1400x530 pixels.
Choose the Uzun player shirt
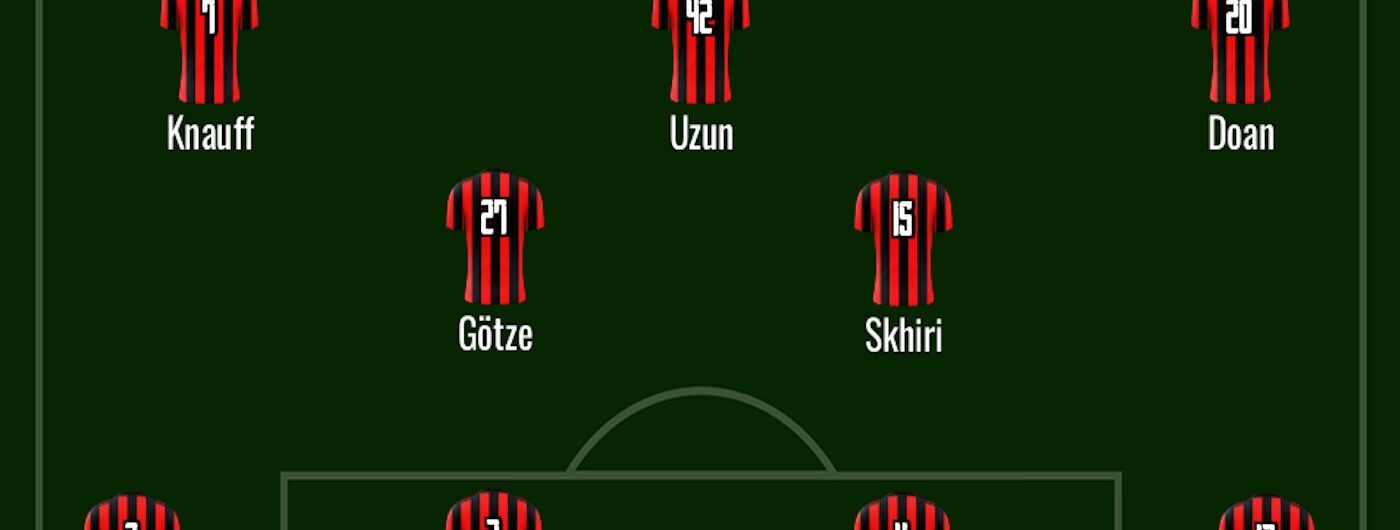click(x=701, y=50)
